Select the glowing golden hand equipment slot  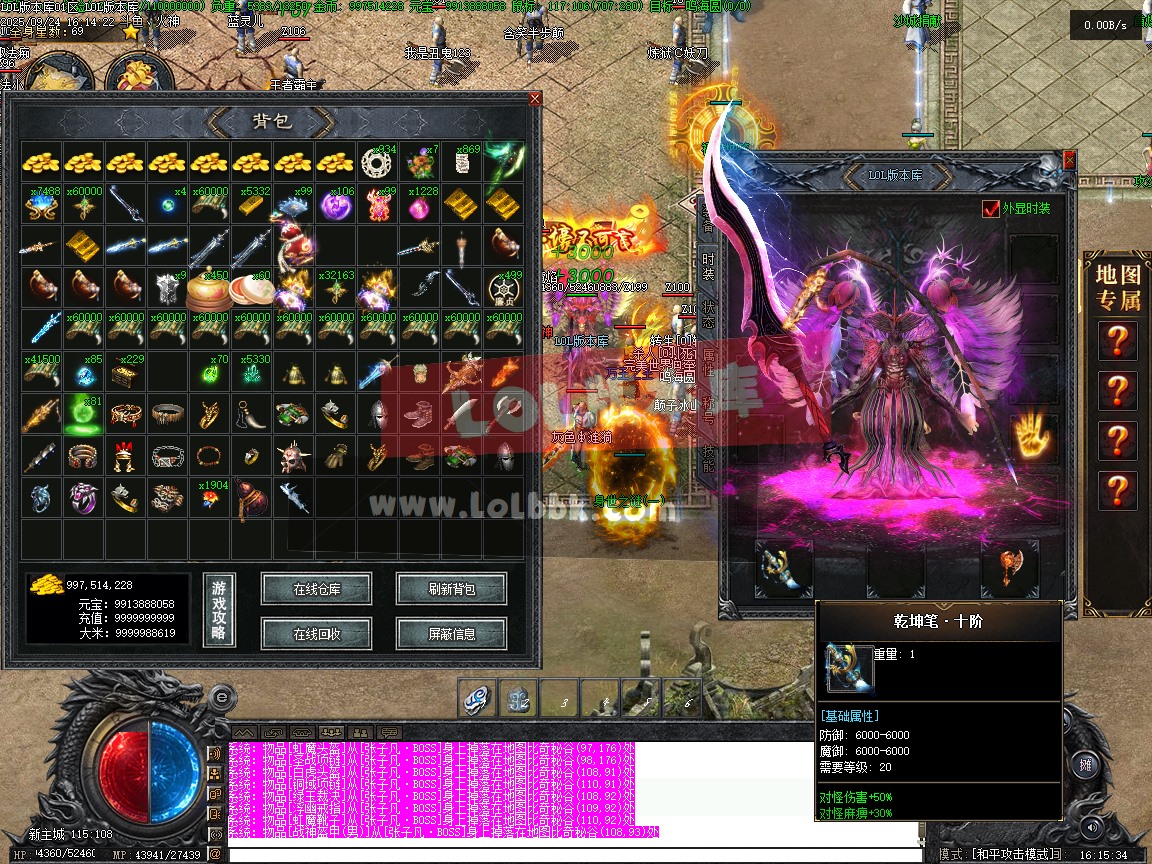(x=1033, y=437)
